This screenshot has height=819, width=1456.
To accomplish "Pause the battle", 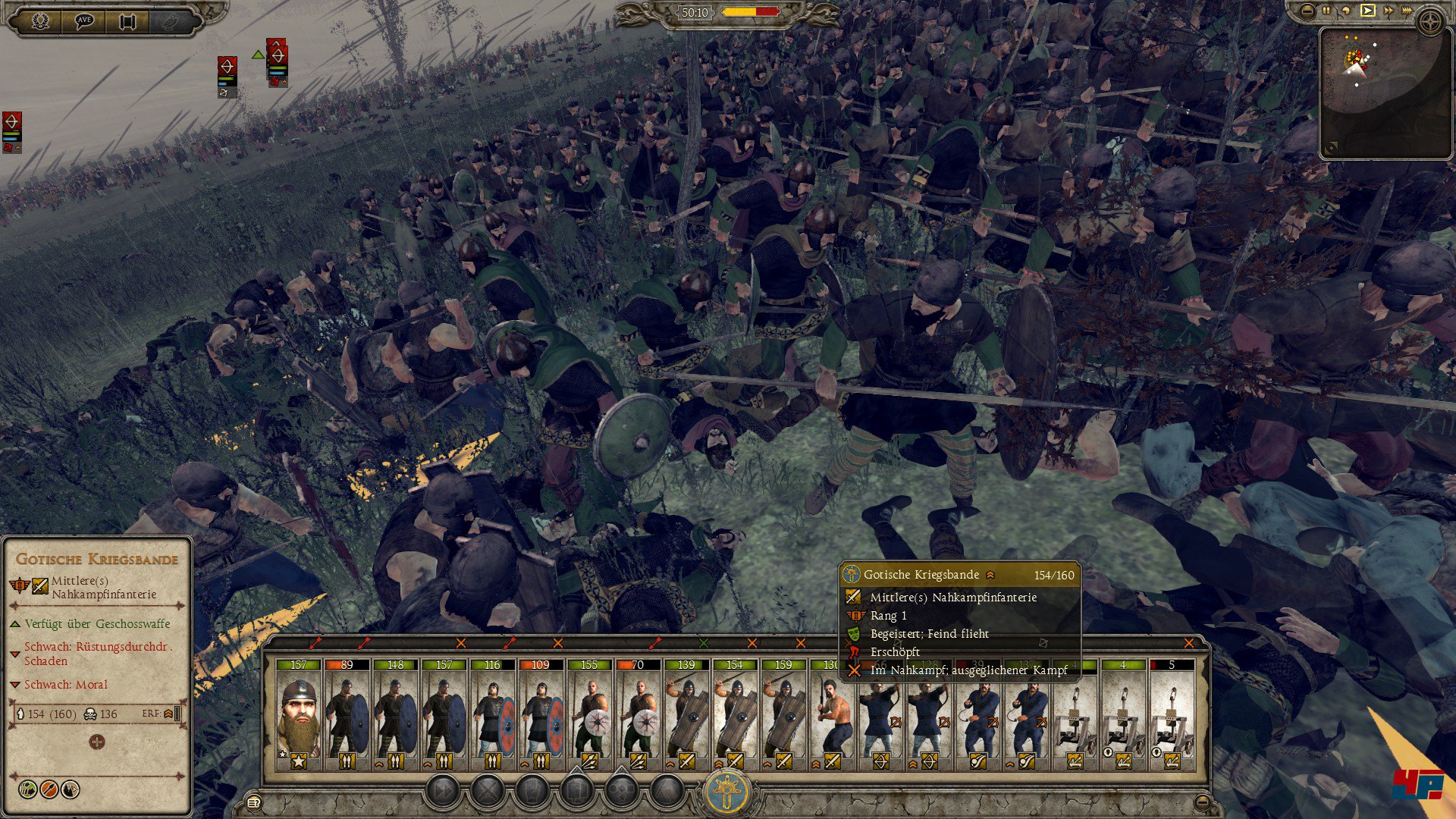I will (x=1326, y=11).
